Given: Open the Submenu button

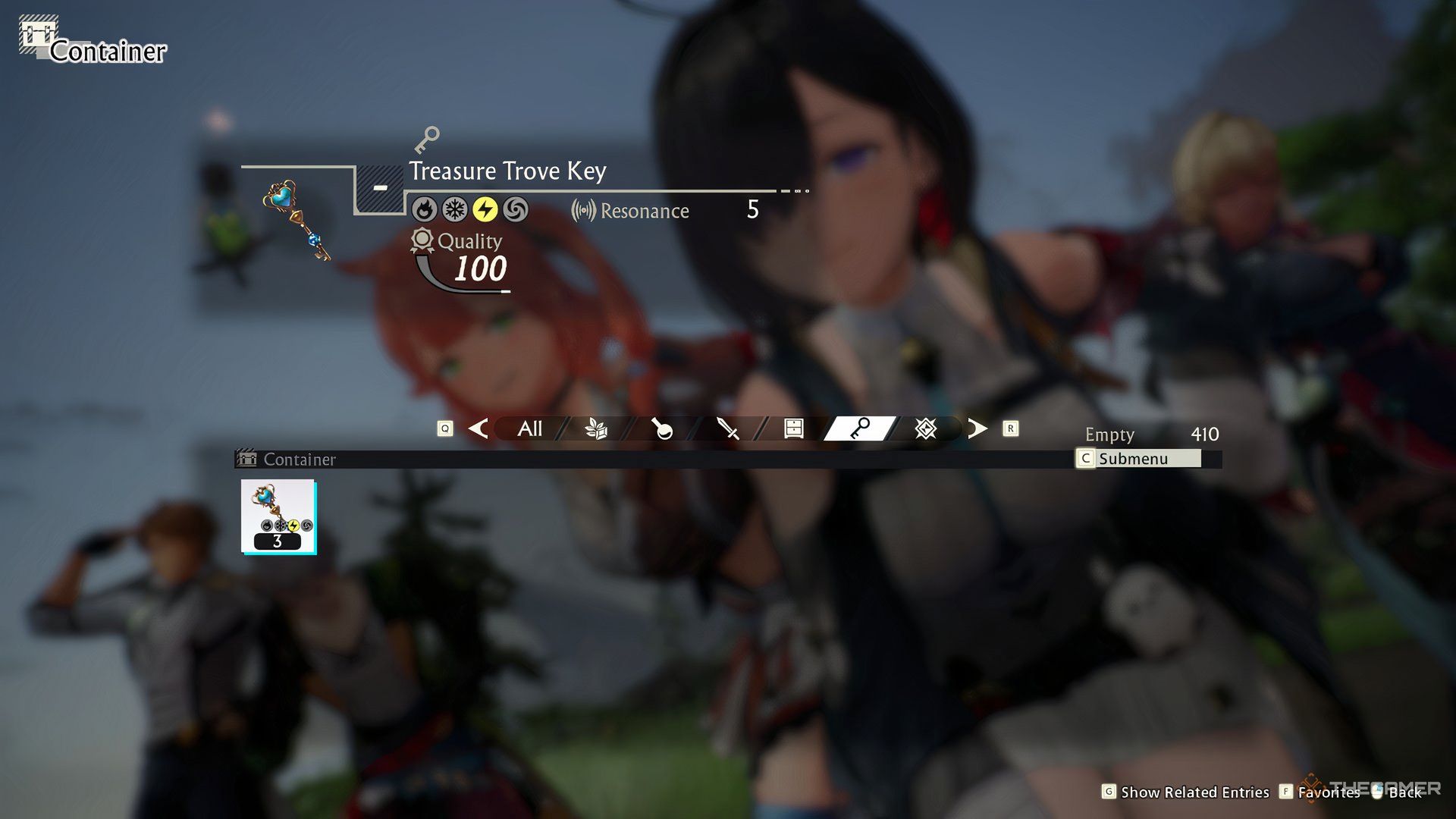Looking at the screenshot, I should 1138,459.
